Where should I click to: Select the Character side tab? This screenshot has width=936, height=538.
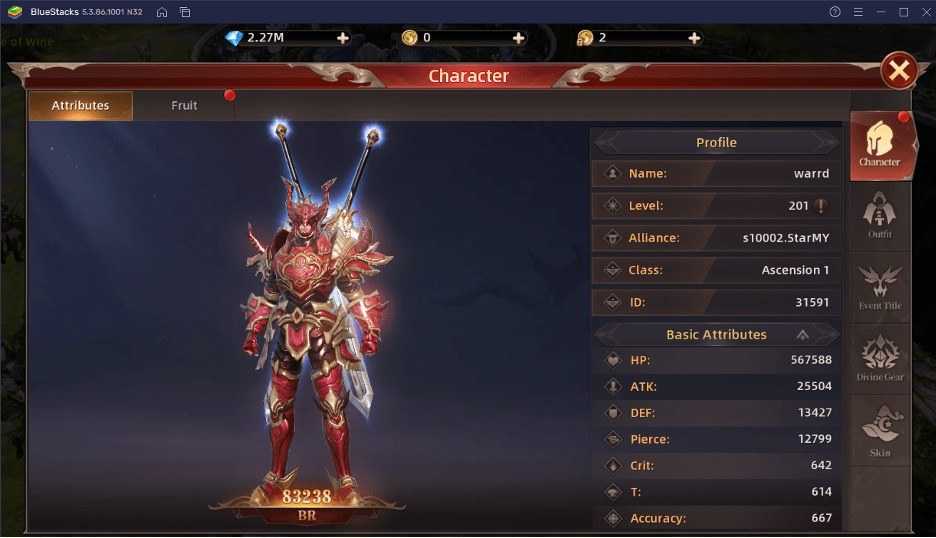point(880,145)
